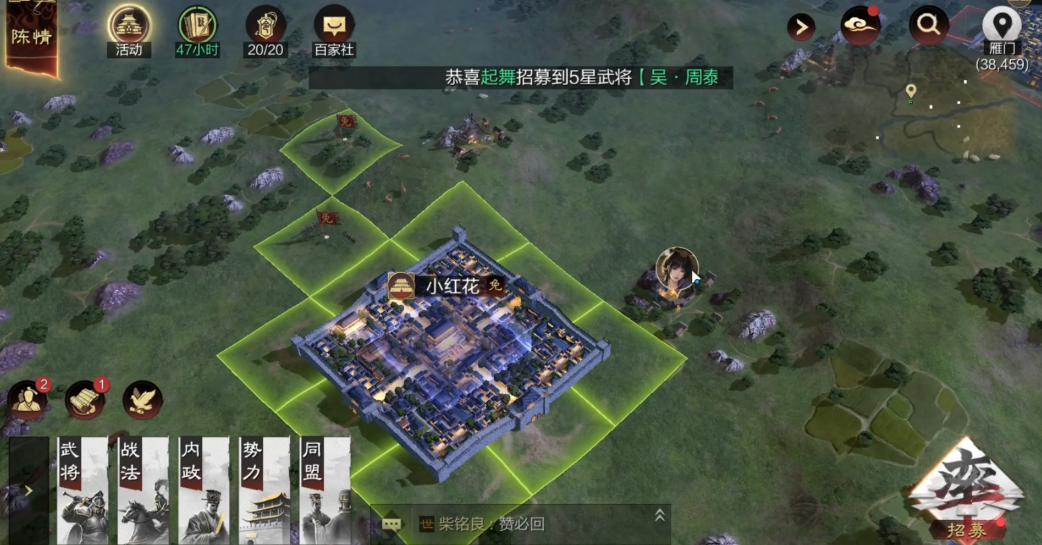Open the cloud icon with red dot
This screenshot has width=1042, height=545.
859,26
